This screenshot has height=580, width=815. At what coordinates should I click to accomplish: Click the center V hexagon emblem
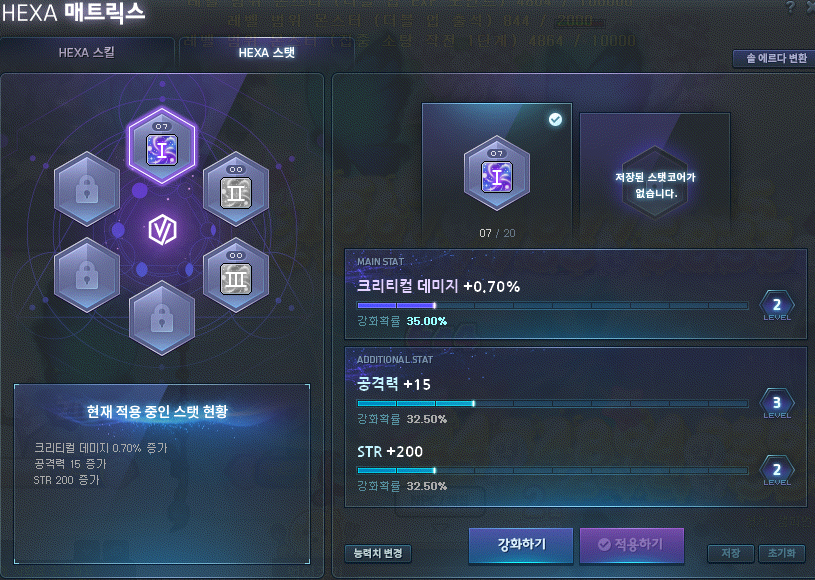tap(162, 231)
